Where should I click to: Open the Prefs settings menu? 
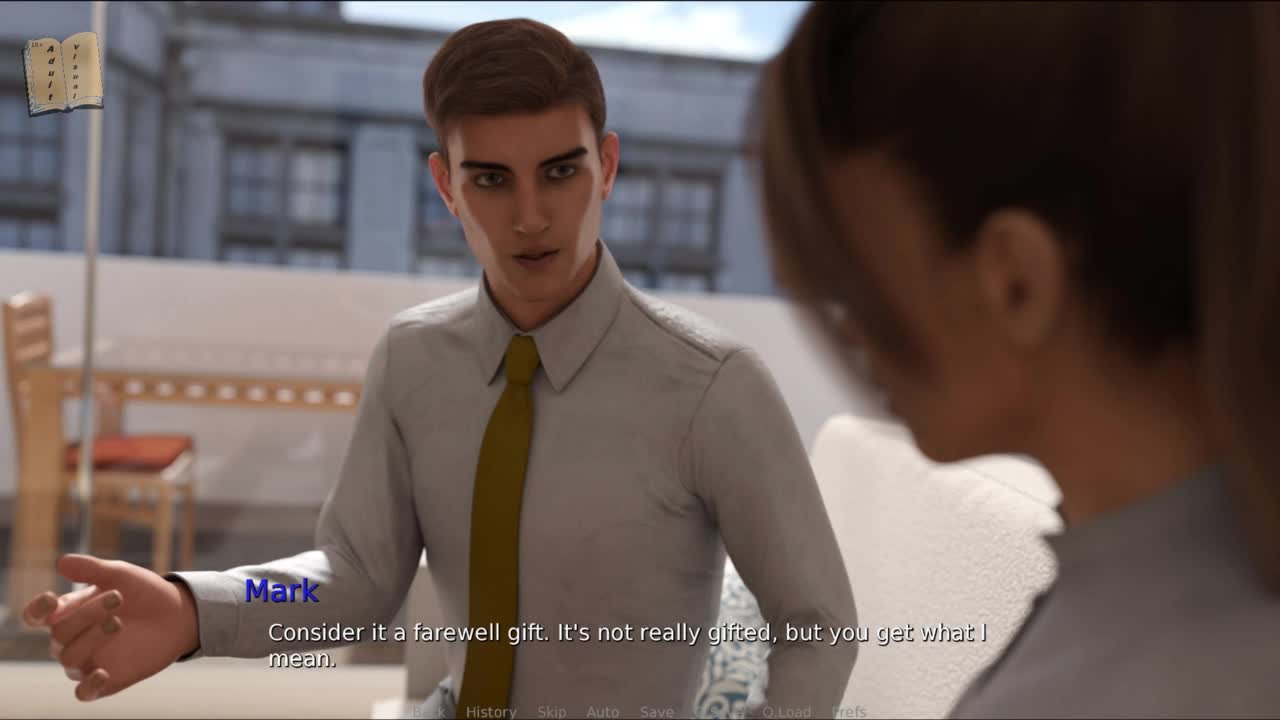tap(849, 712)
